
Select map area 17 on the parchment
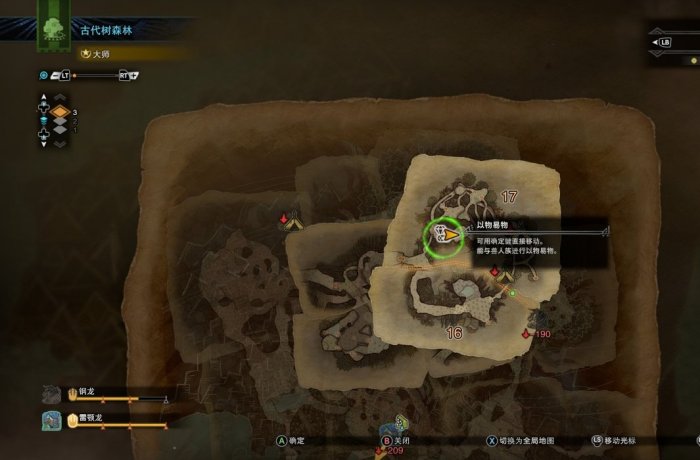509,196
